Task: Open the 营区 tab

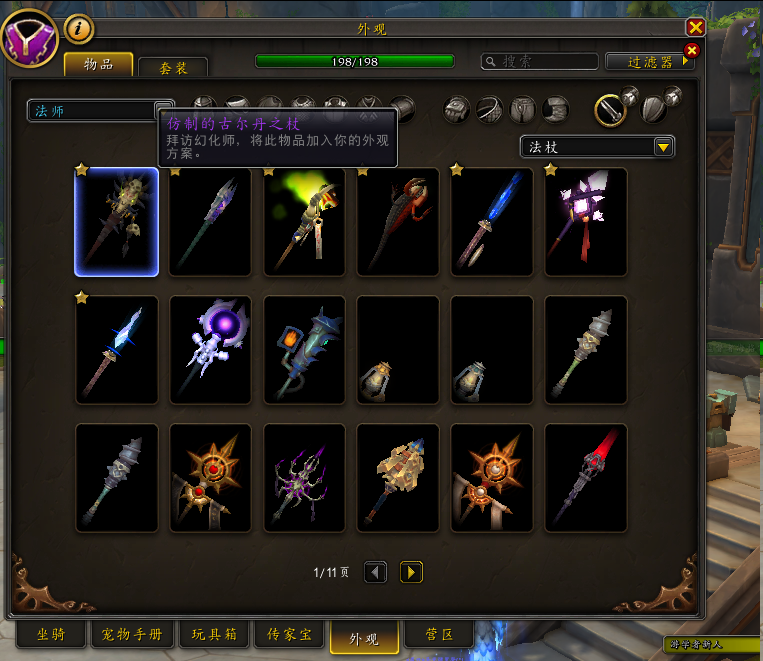Action: (441, 635)
